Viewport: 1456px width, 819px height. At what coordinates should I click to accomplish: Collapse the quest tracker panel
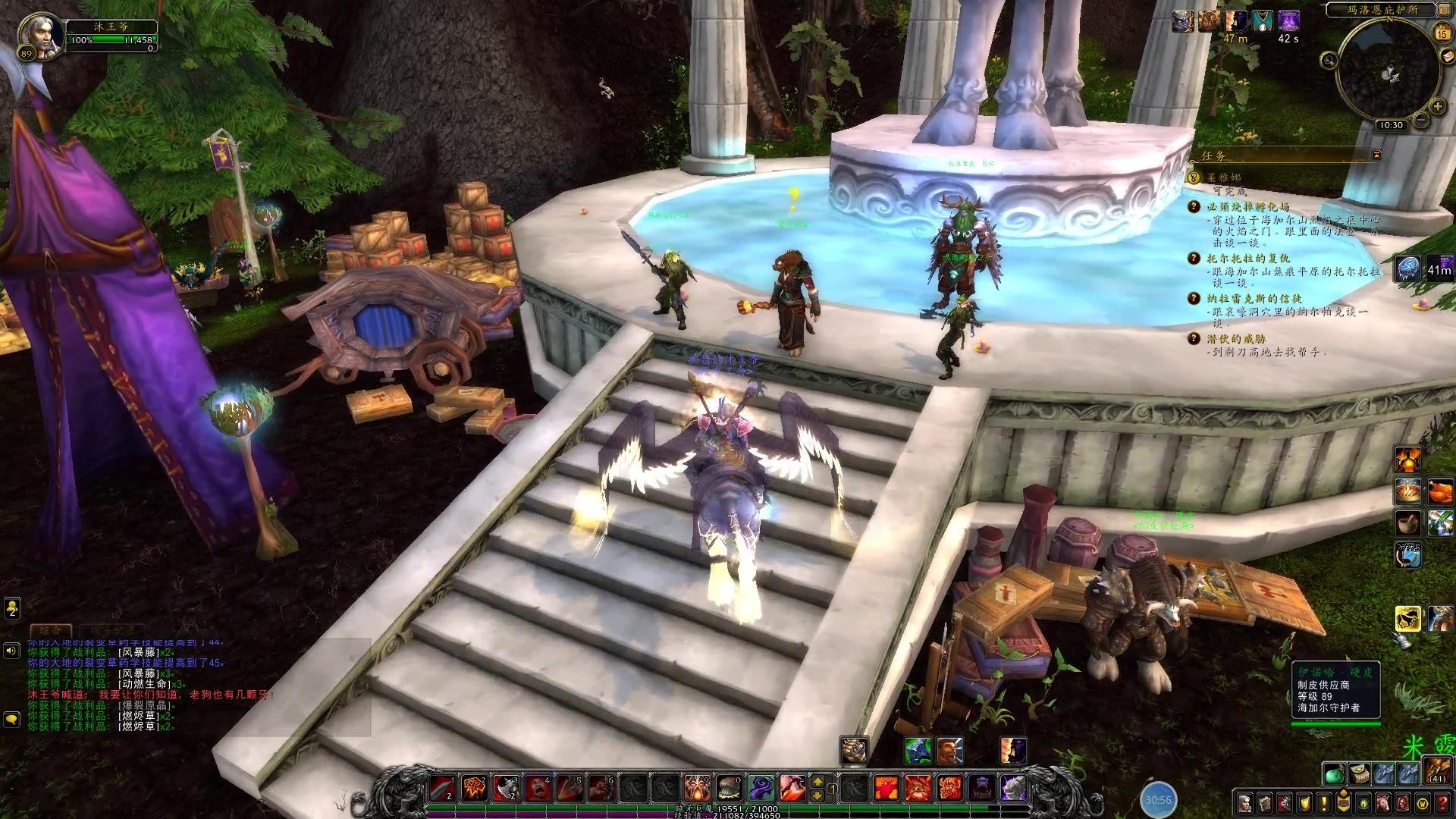point(1376,155)
